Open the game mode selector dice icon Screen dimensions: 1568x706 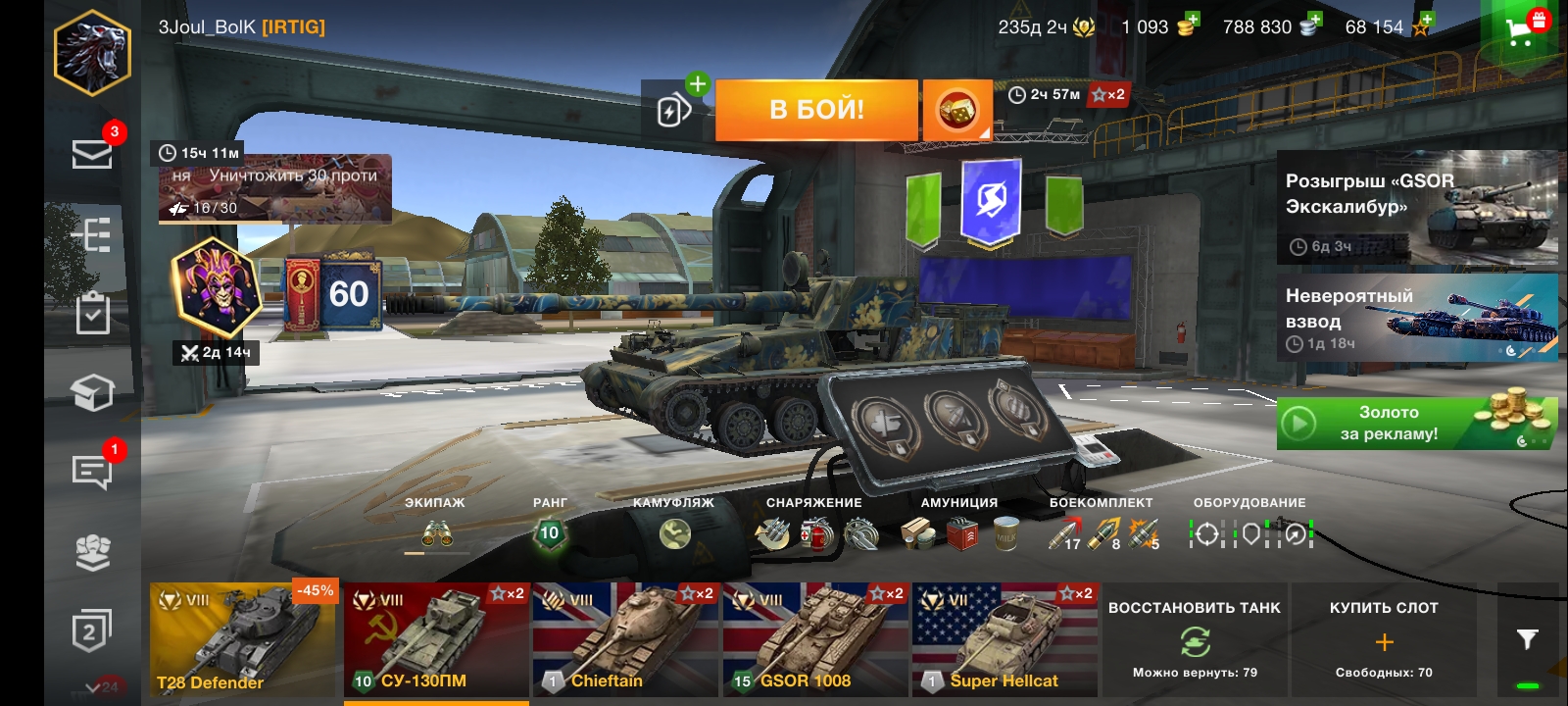coord(956,110)
